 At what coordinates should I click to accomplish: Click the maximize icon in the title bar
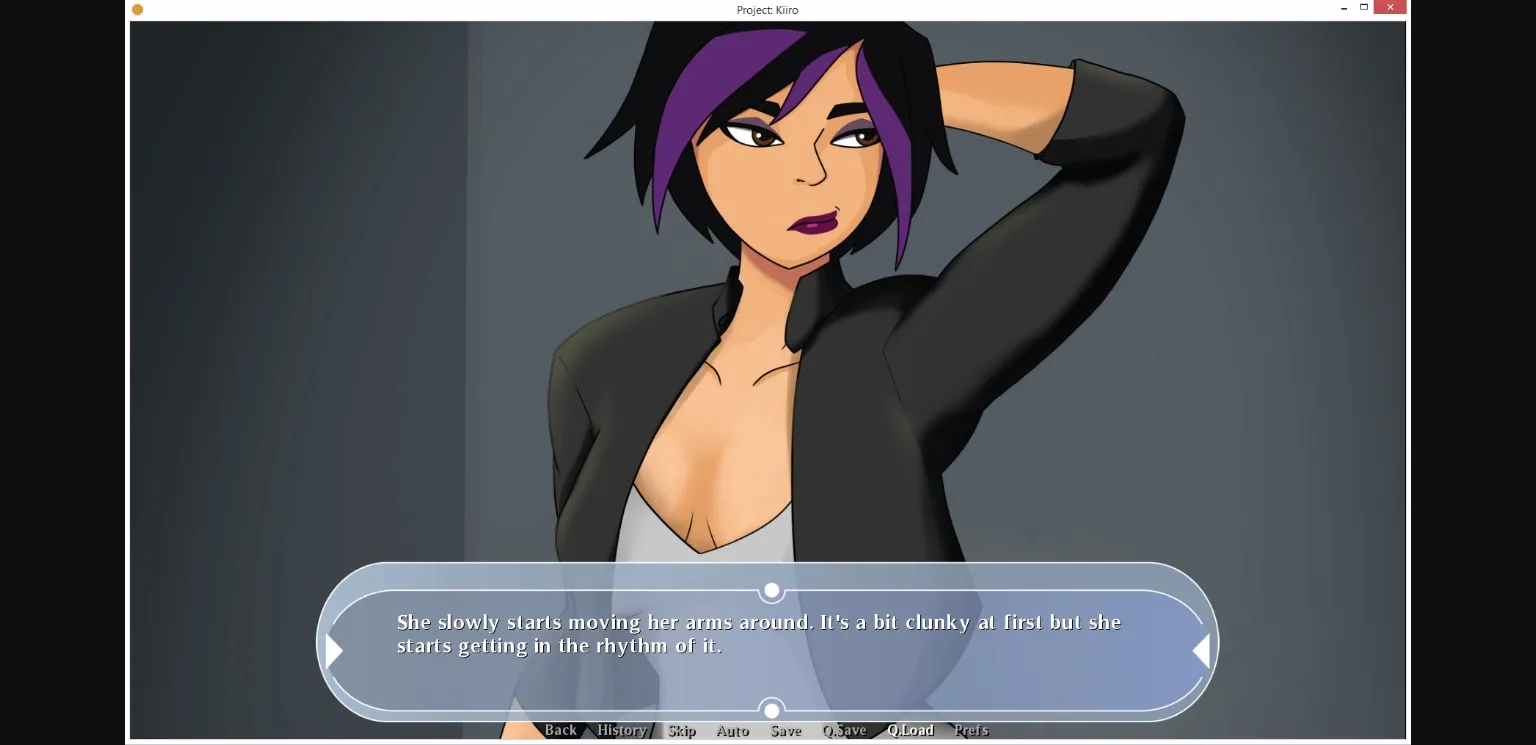pyautogui.click(x=1364, y=7)
